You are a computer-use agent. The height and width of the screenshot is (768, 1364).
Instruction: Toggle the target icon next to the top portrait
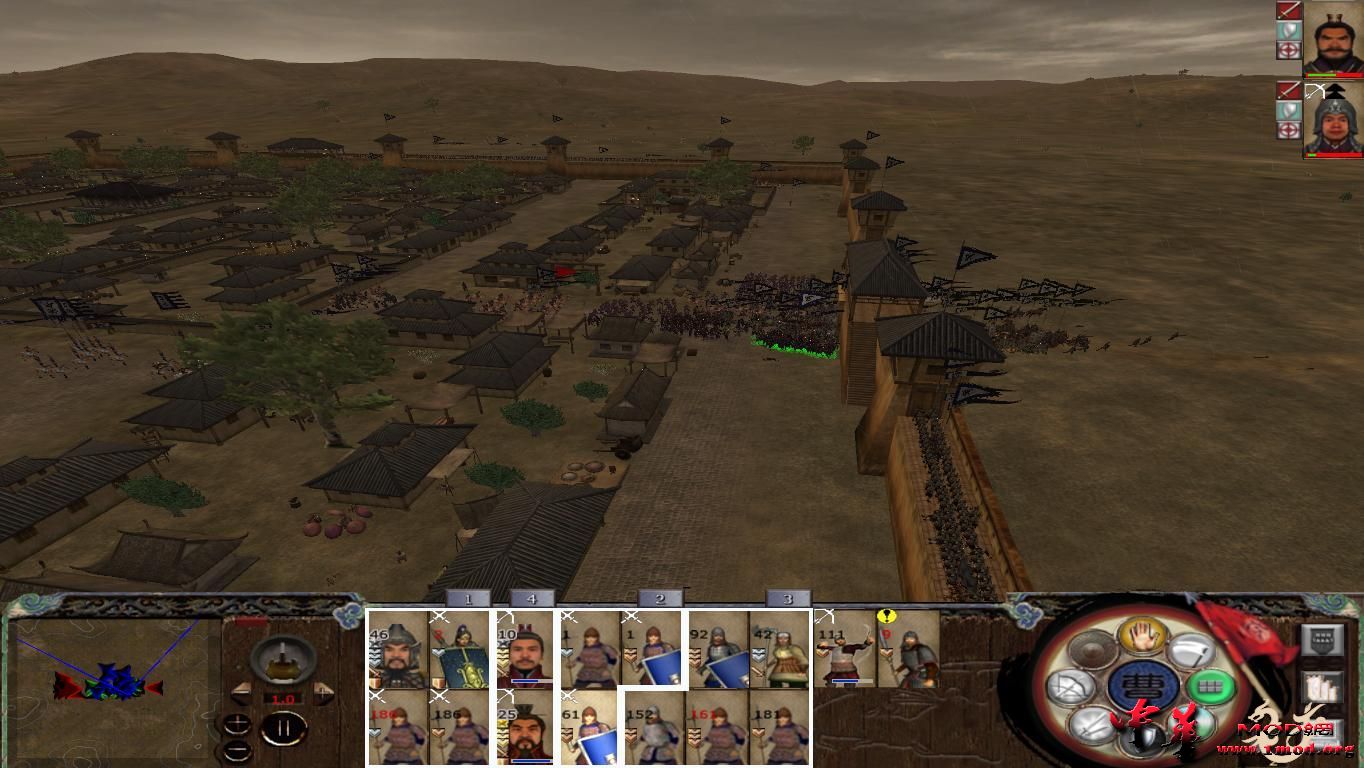1289,48
